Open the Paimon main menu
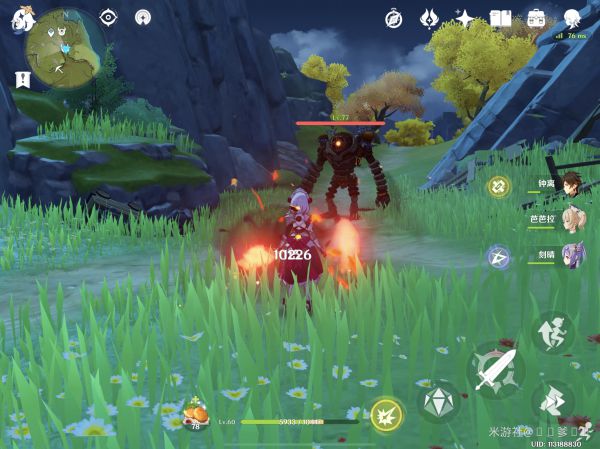The height and width of the screenshot is (449, 600). (x=22, y=19)
